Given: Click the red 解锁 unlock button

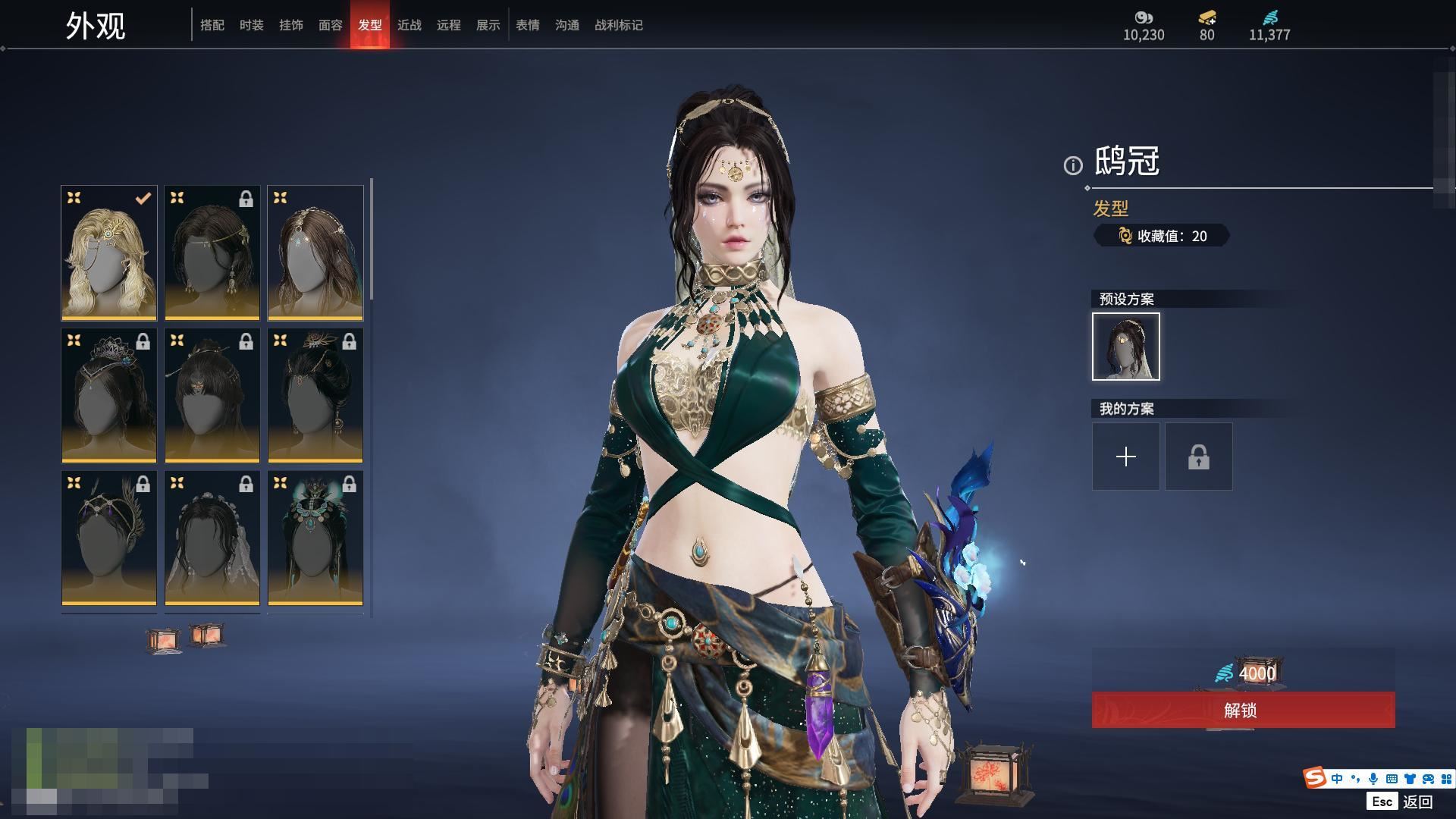Looking at the screenshot, I should [x=1243, y=711].
